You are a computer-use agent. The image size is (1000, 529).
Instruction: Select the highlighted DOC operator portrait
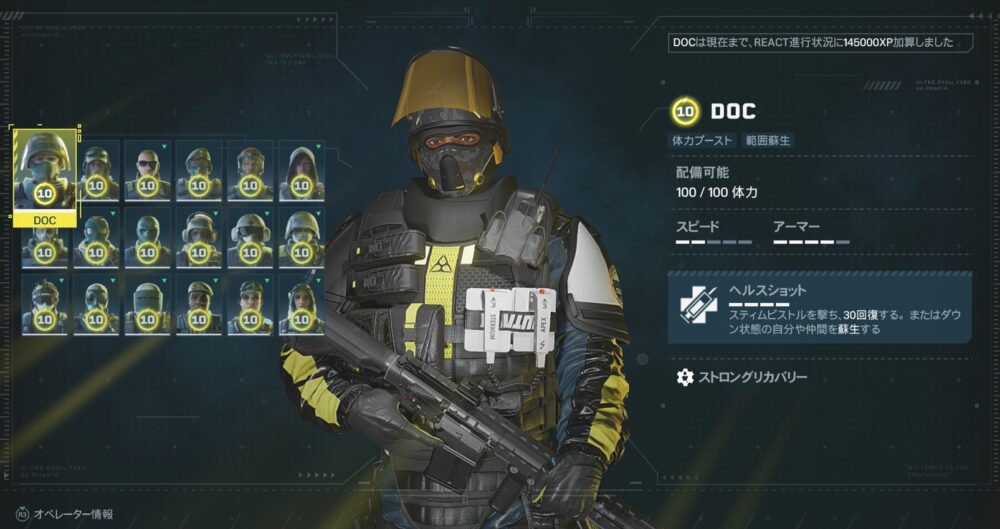(44, 170)
